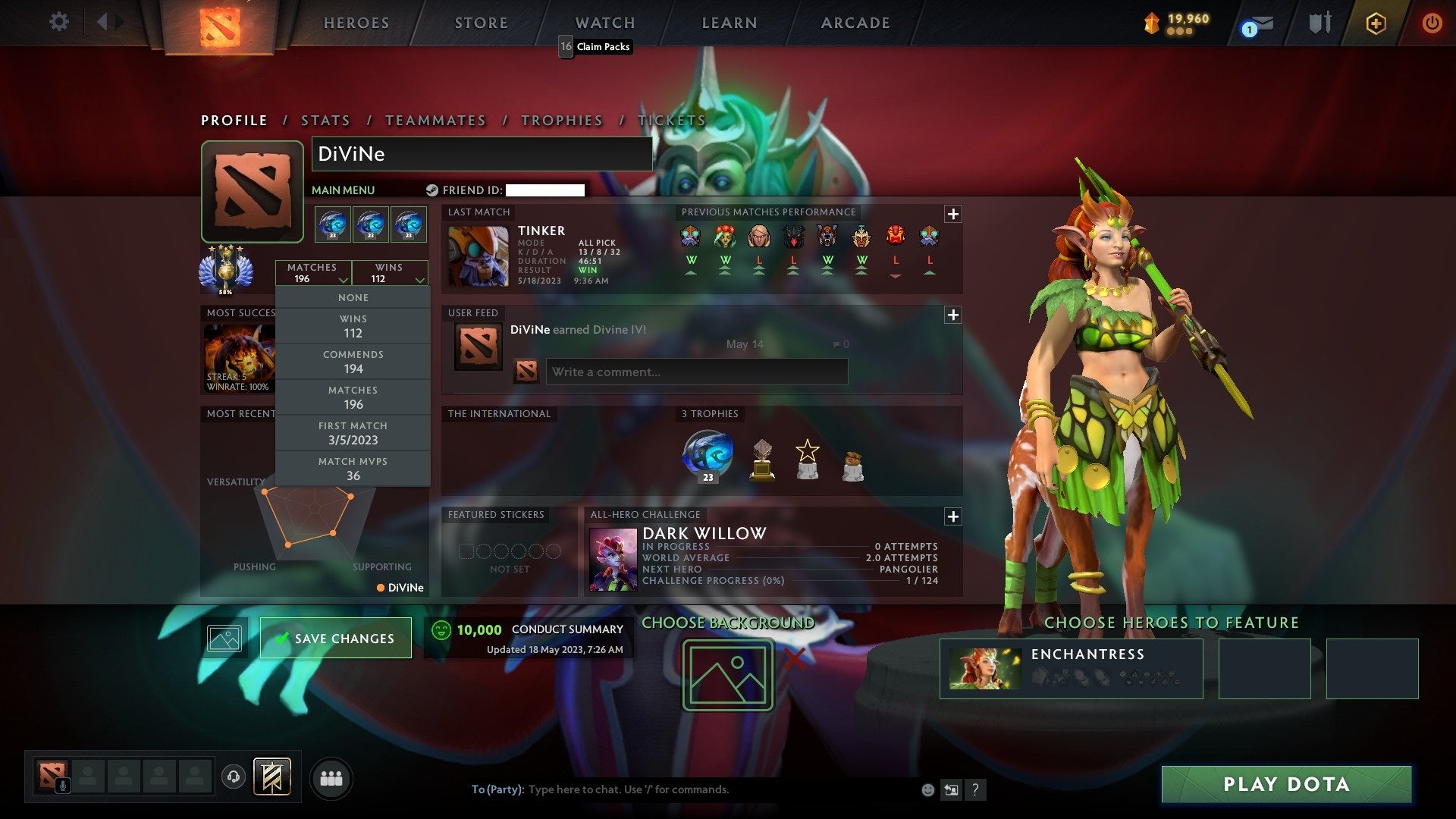
Task: Open the Armory shield-and-sword icon
Action: (1319, 23)
